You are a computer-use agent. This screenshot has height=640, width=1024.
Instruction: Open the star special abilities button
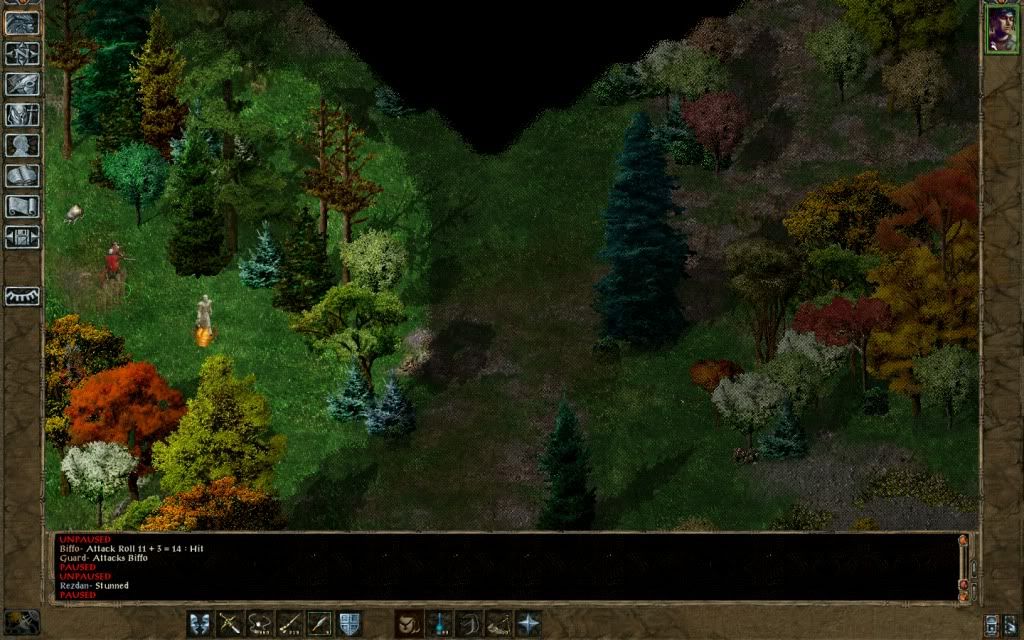tap(527, 623)
